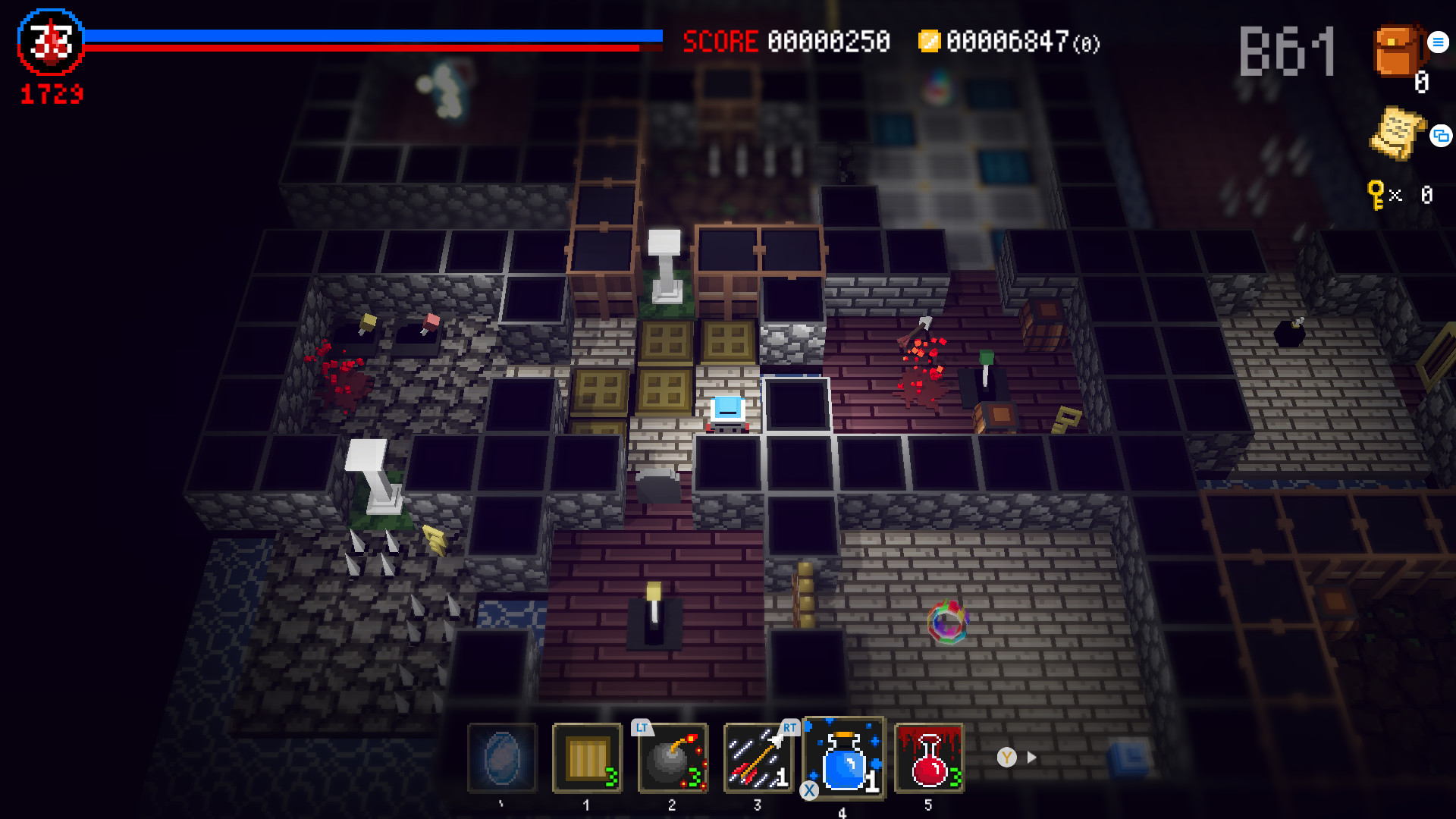Click the RT badge above the arrows slot
The image size is (1456, 819).
789,727
